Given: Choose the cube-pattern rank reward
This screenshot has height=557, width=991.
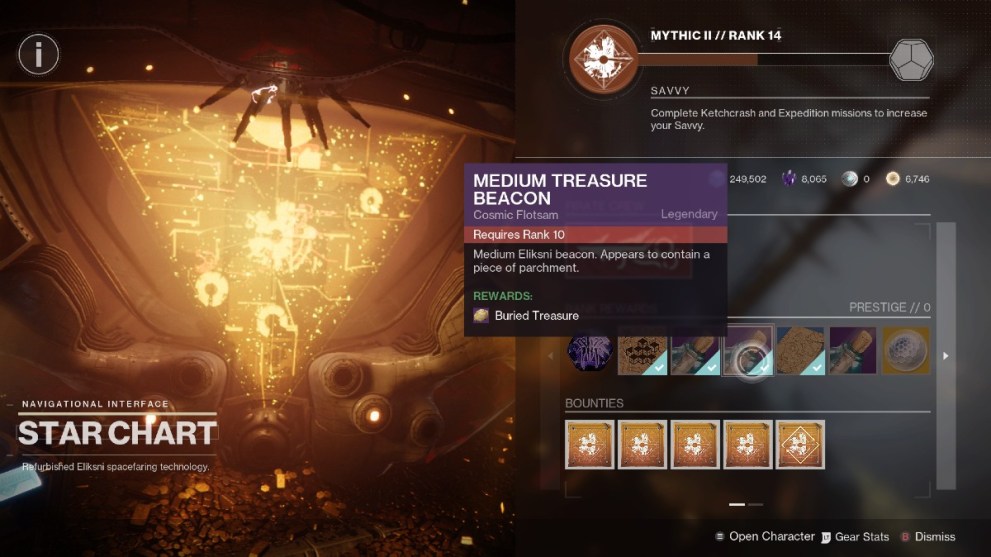Looking at the screenshot, I should tap(642, 352).
